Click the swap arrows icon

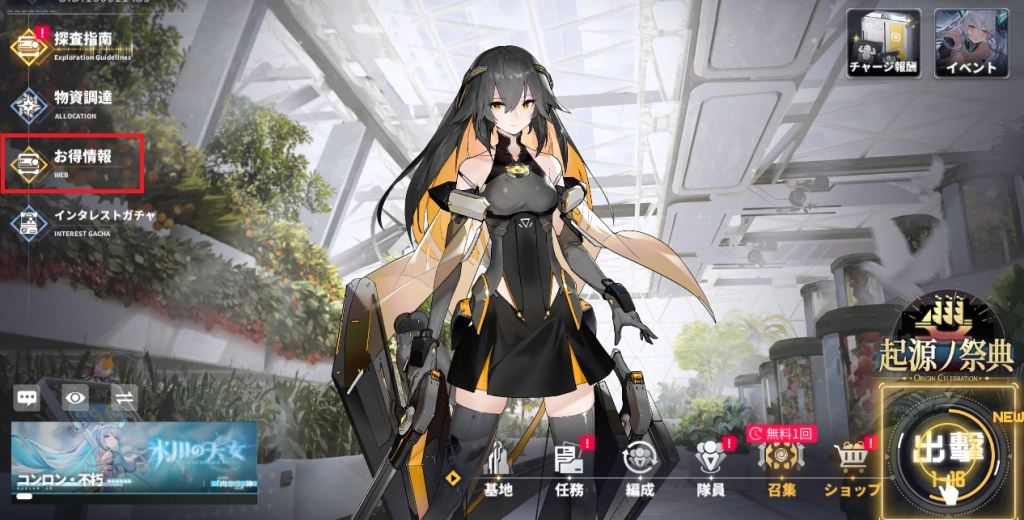click(x=125, y=398)
